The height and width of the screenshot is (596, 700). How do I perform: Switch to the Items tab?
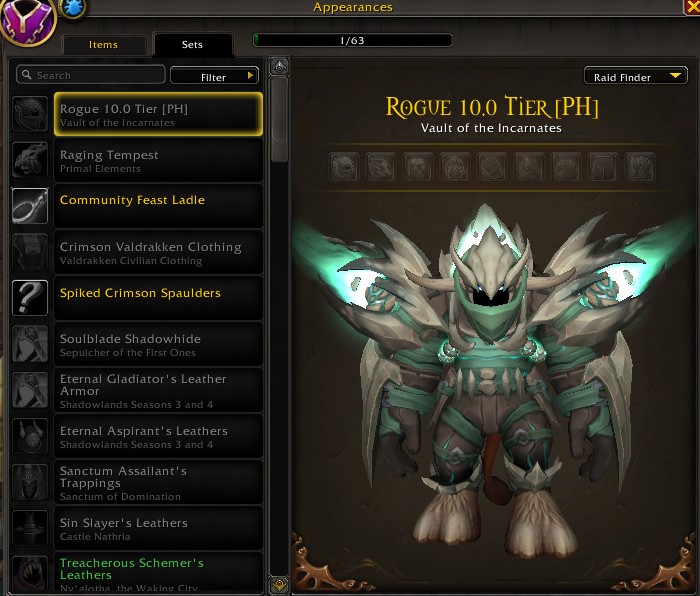(x=103, y=45)
